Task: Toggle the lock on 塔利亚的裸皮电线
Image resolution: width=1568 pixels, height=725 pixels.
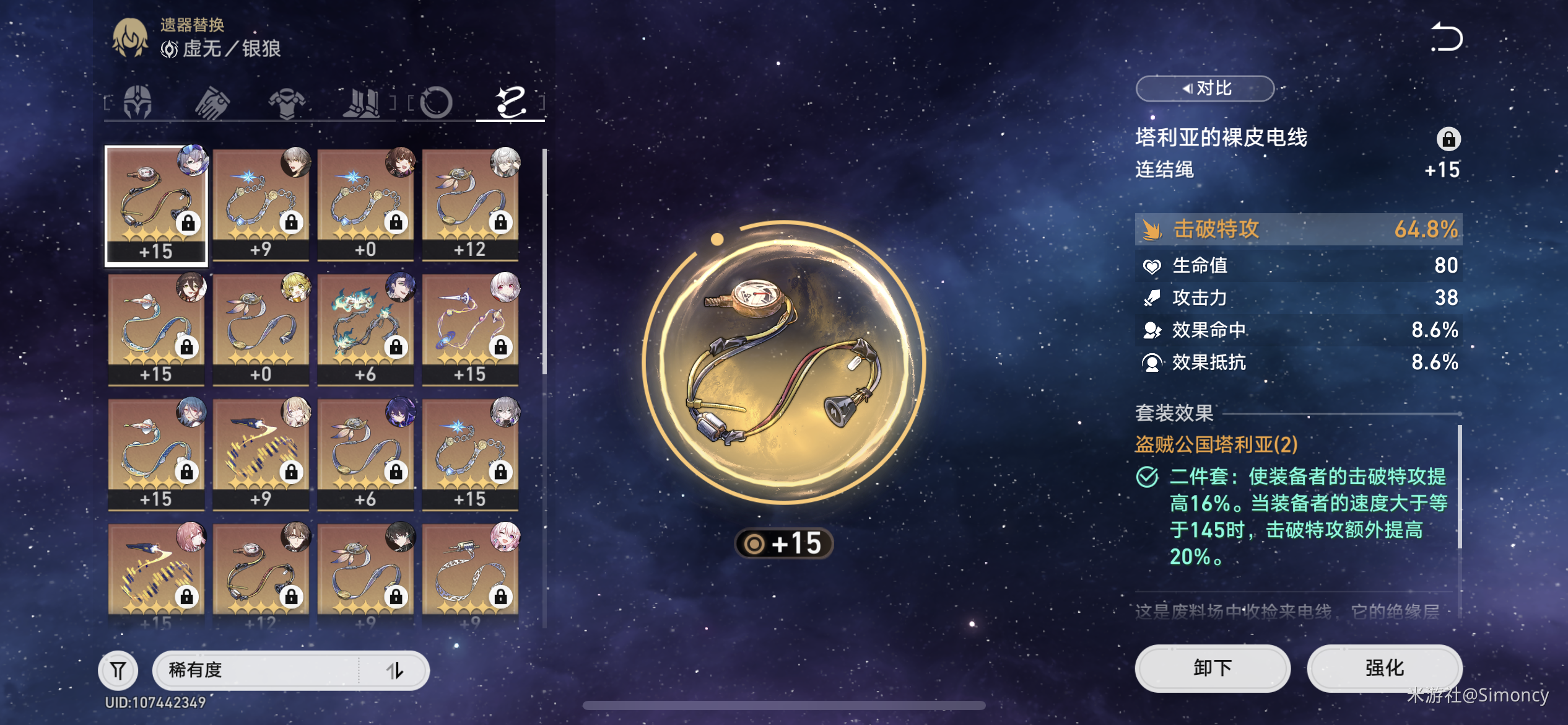Action: tap(1448, 139)
